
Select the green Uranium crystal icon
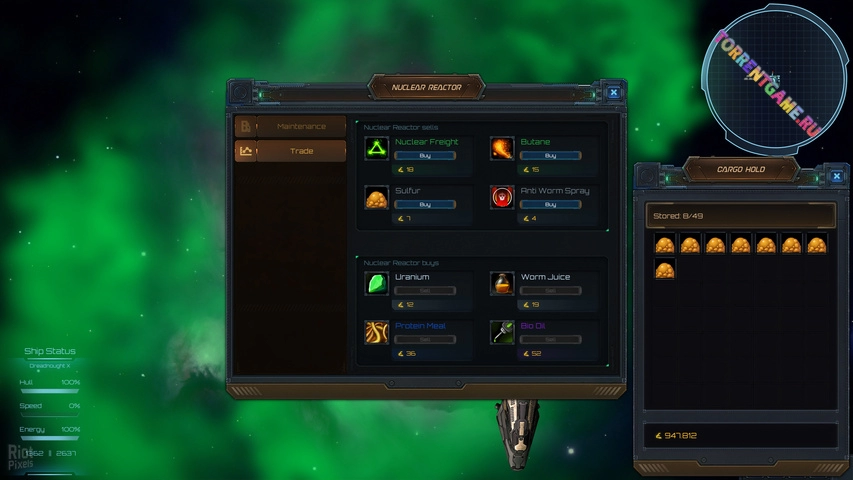click(377, 284)
